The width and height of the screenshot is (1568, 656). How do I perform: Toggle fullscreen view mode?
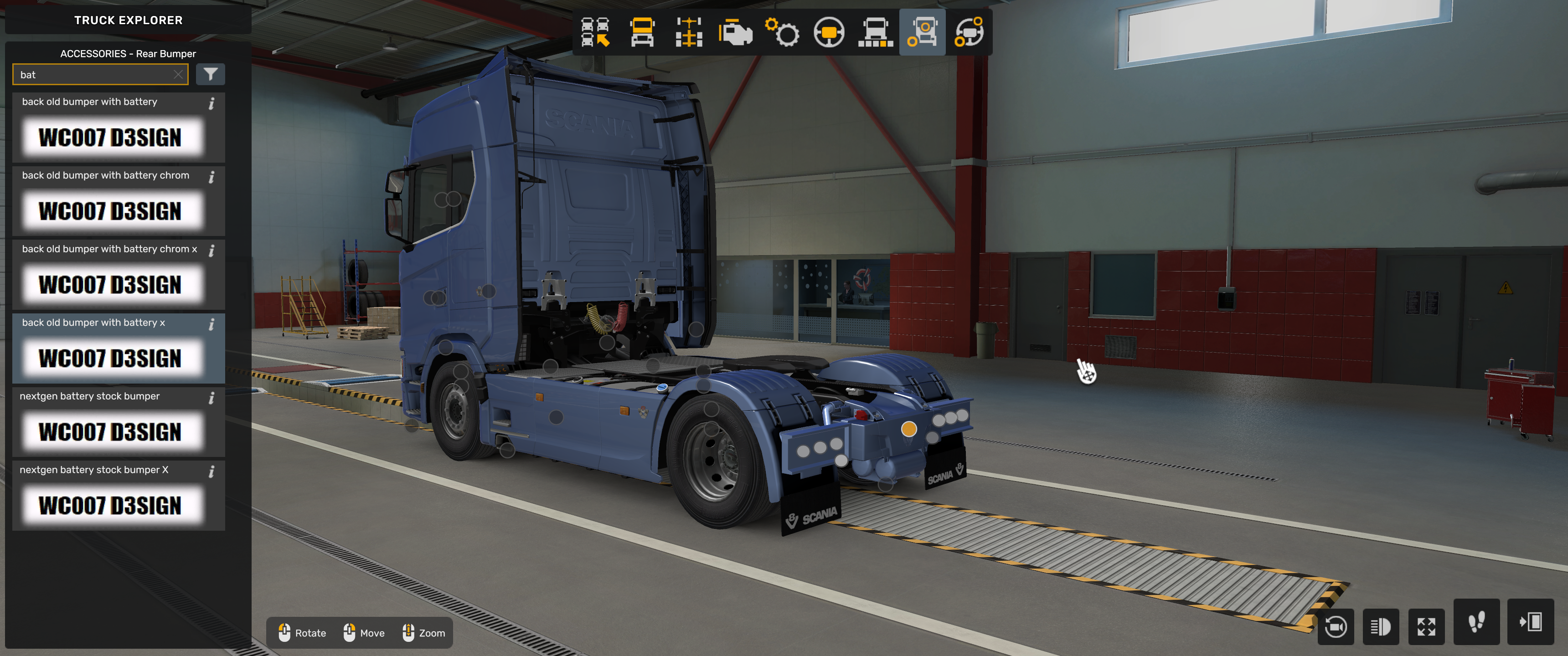(x=1428, y=627)
